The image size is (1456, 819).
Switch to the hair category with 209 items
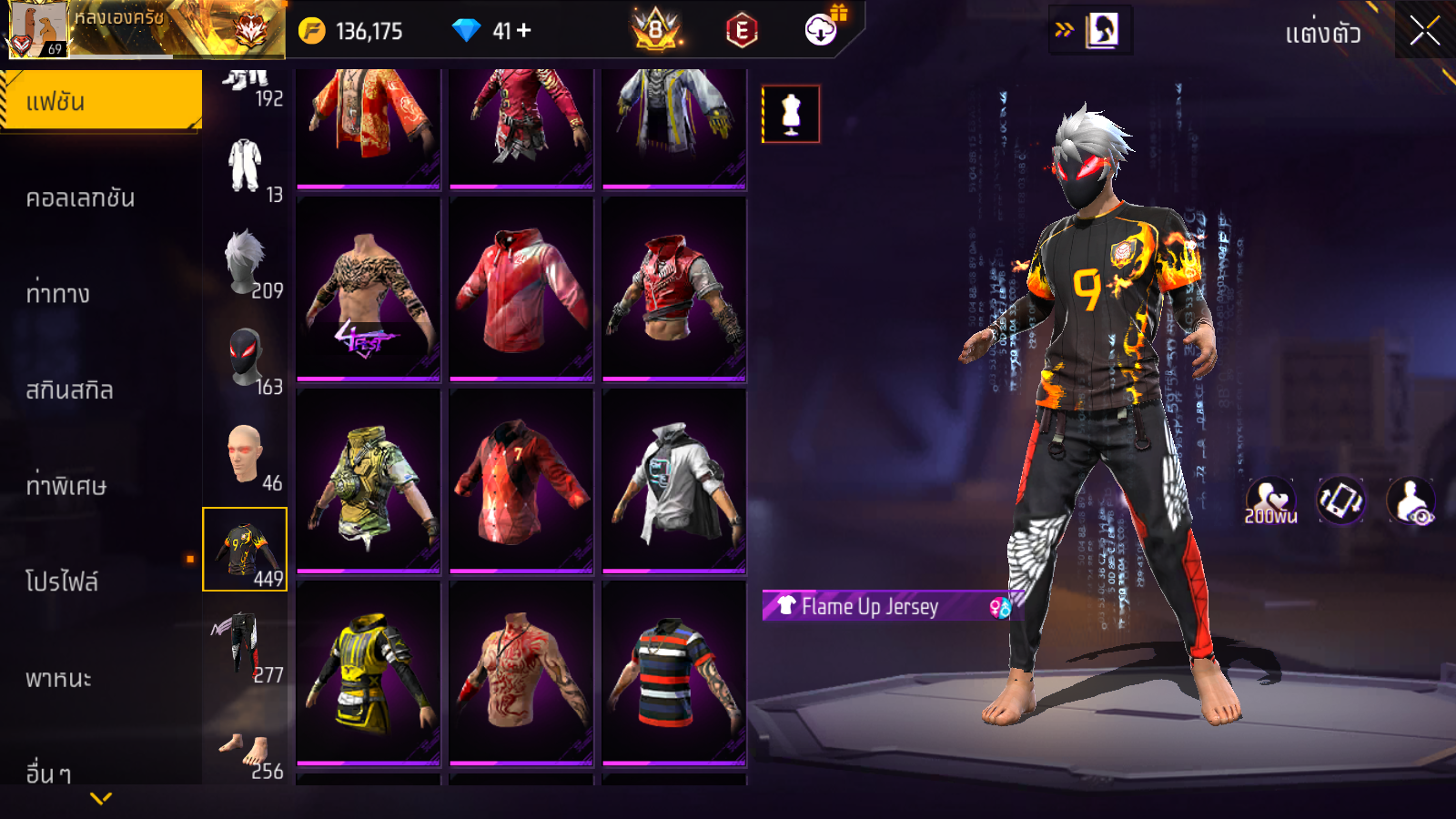click(246, 264)
